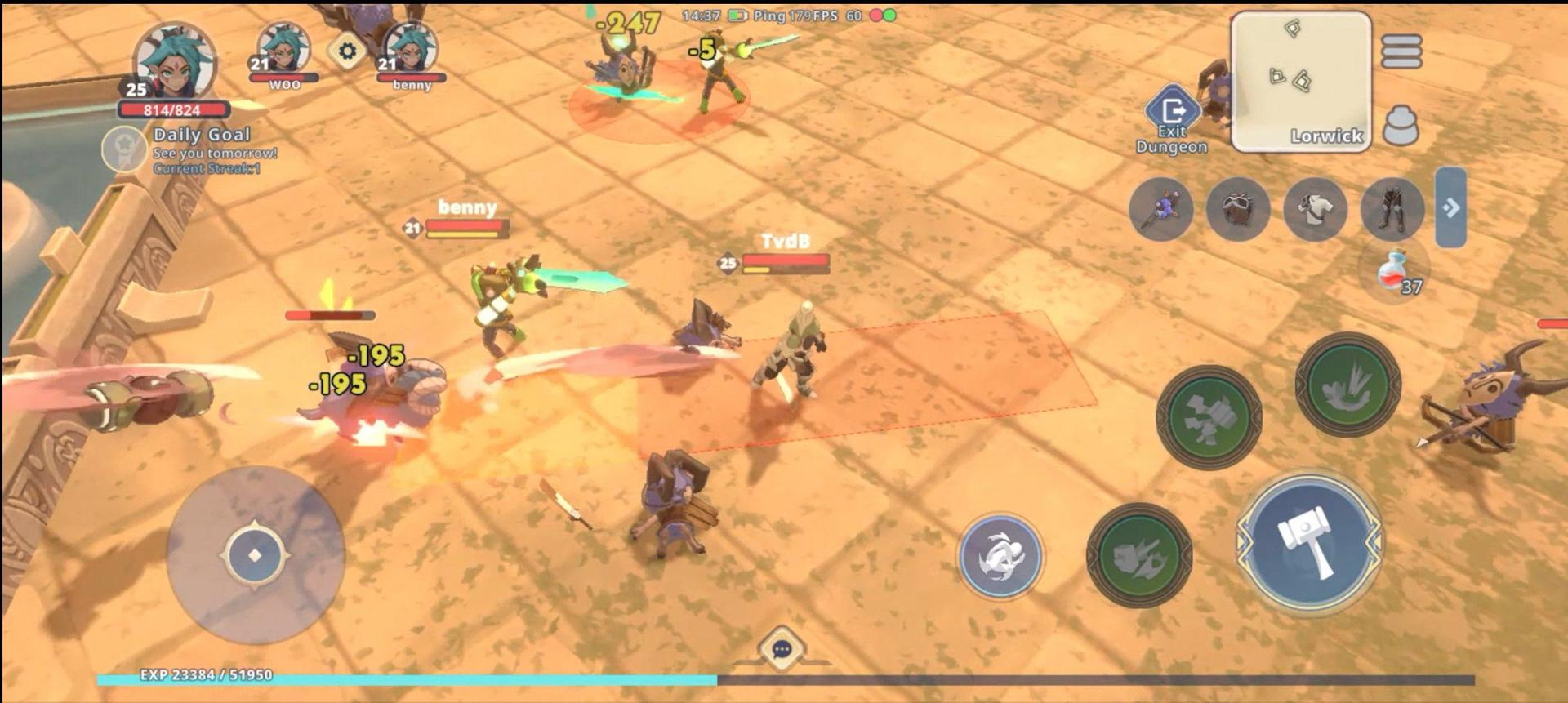Select the white shirt equipment slot
The image size is (1568, 703).
(1315, 209)
